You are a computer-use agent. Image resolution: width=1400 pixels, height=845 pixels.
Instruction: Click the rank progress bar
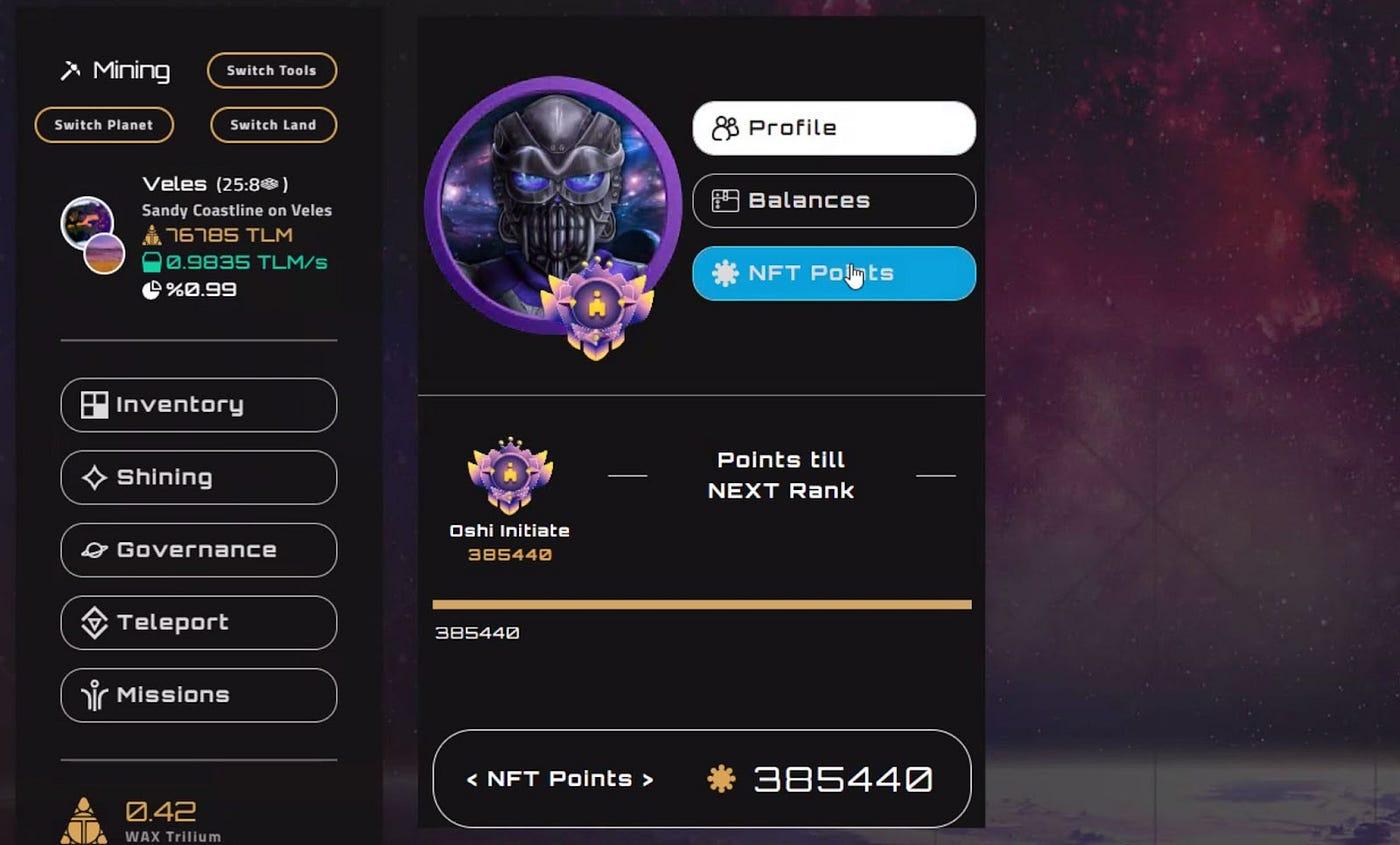pos(700,604)
